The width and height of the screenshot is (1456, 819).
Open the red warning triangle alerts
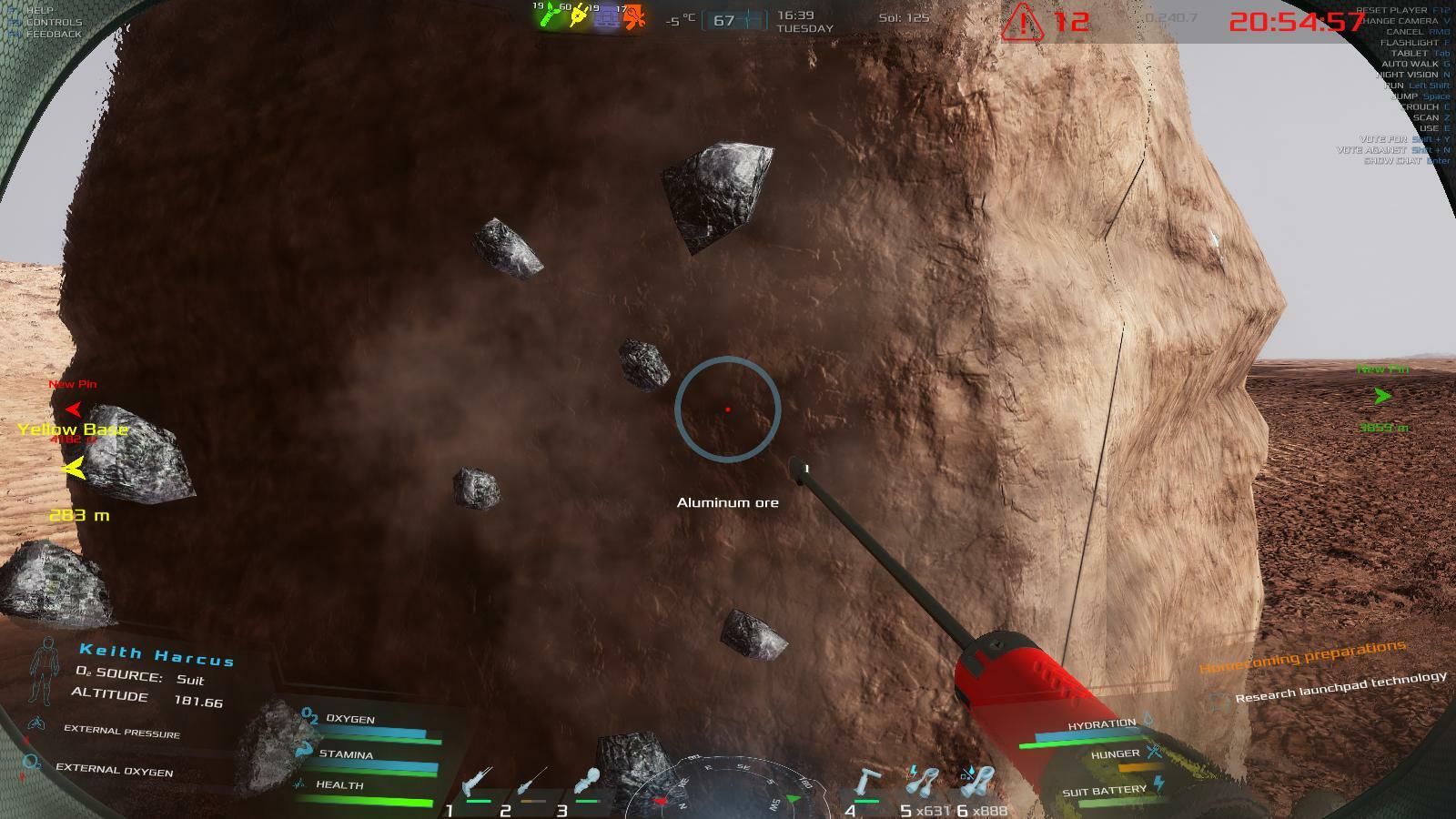coord(1022,22)
